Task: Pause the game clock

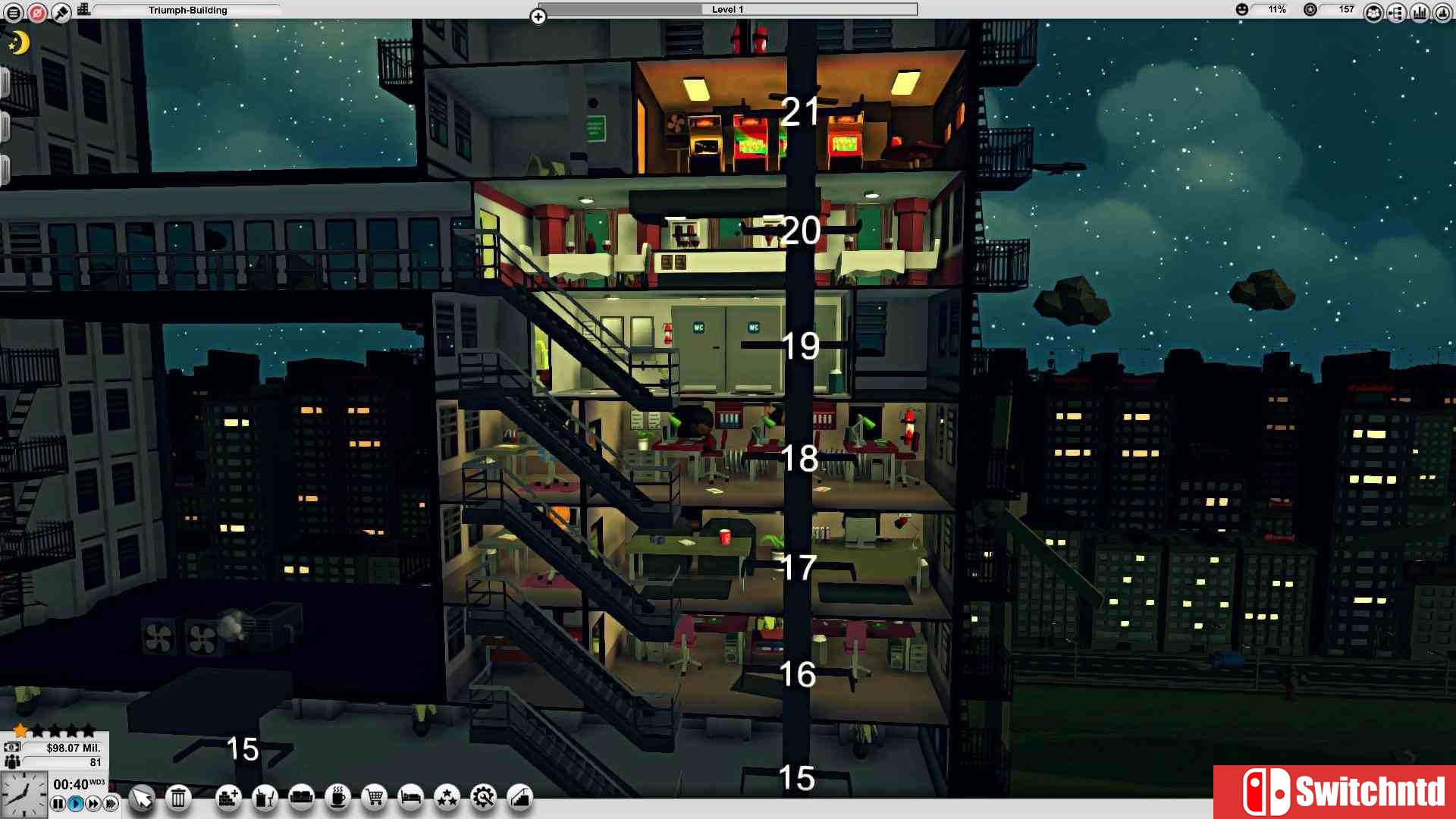Action: pos(58,803)
